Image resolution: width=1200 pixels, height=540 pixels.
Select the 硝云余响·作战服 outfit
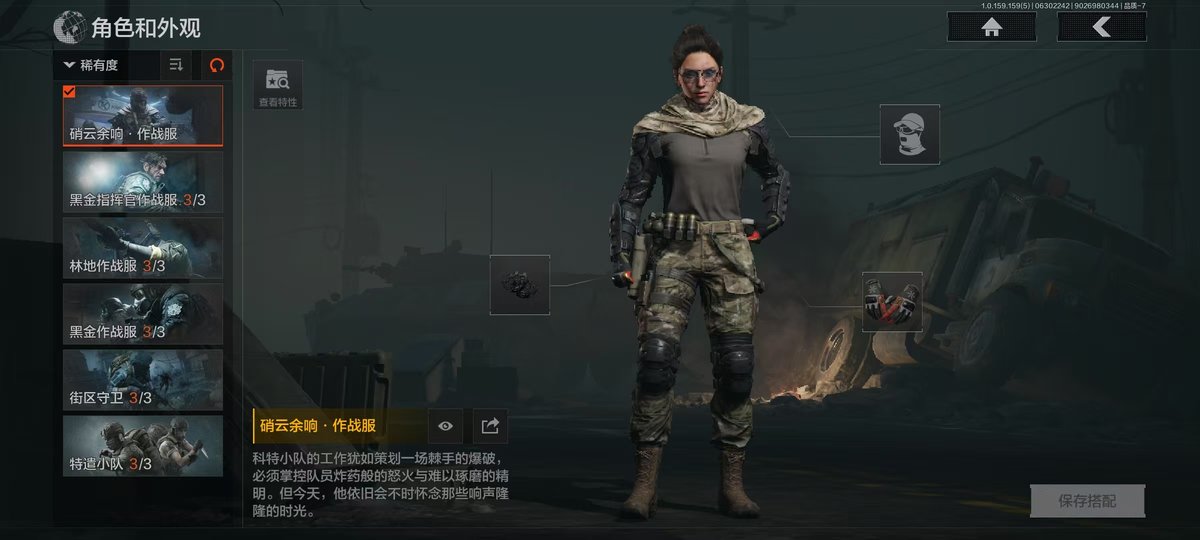(143, 116)
